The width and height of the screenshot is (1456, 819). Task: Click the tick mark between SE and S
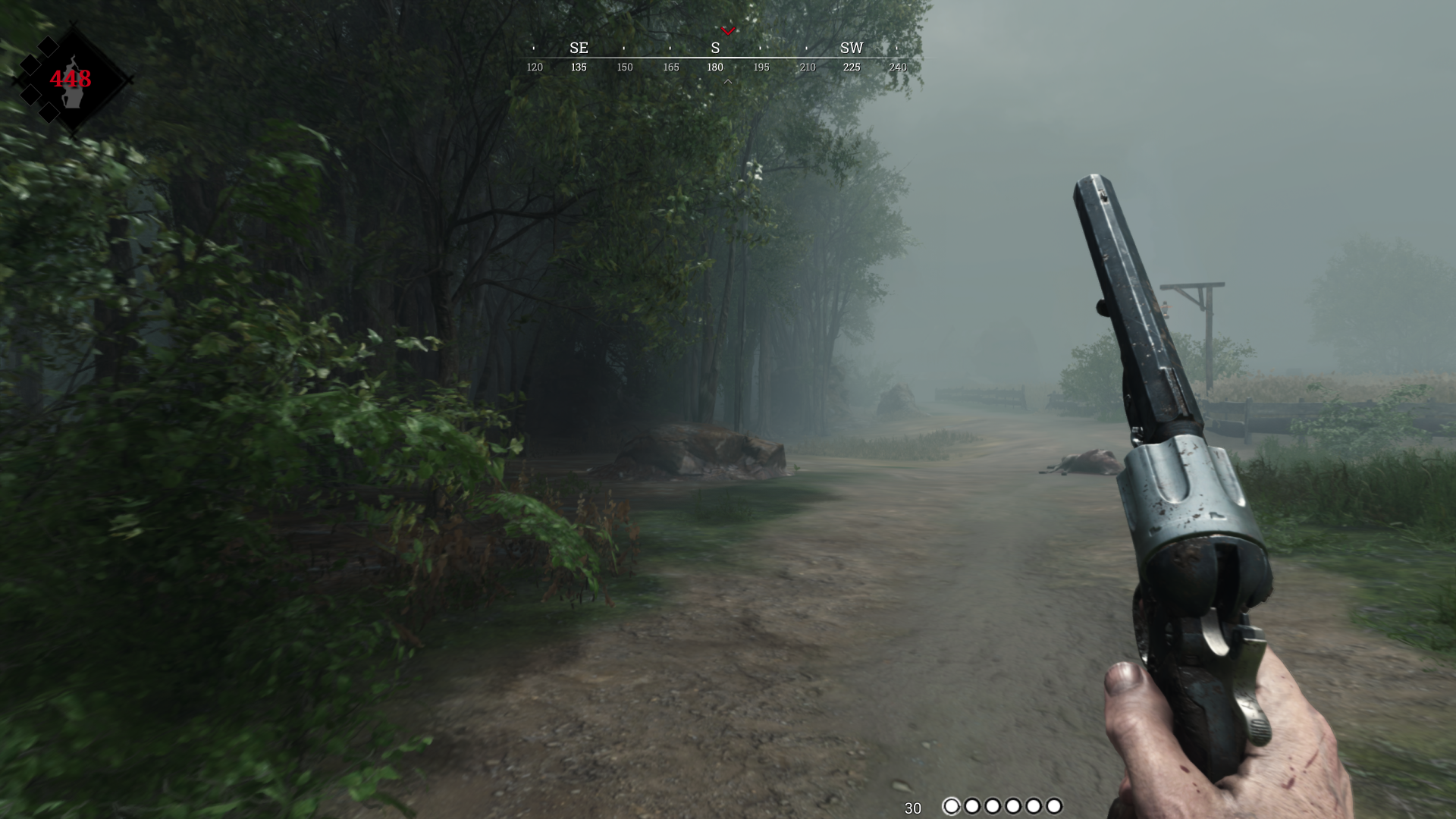coord(624,47)
